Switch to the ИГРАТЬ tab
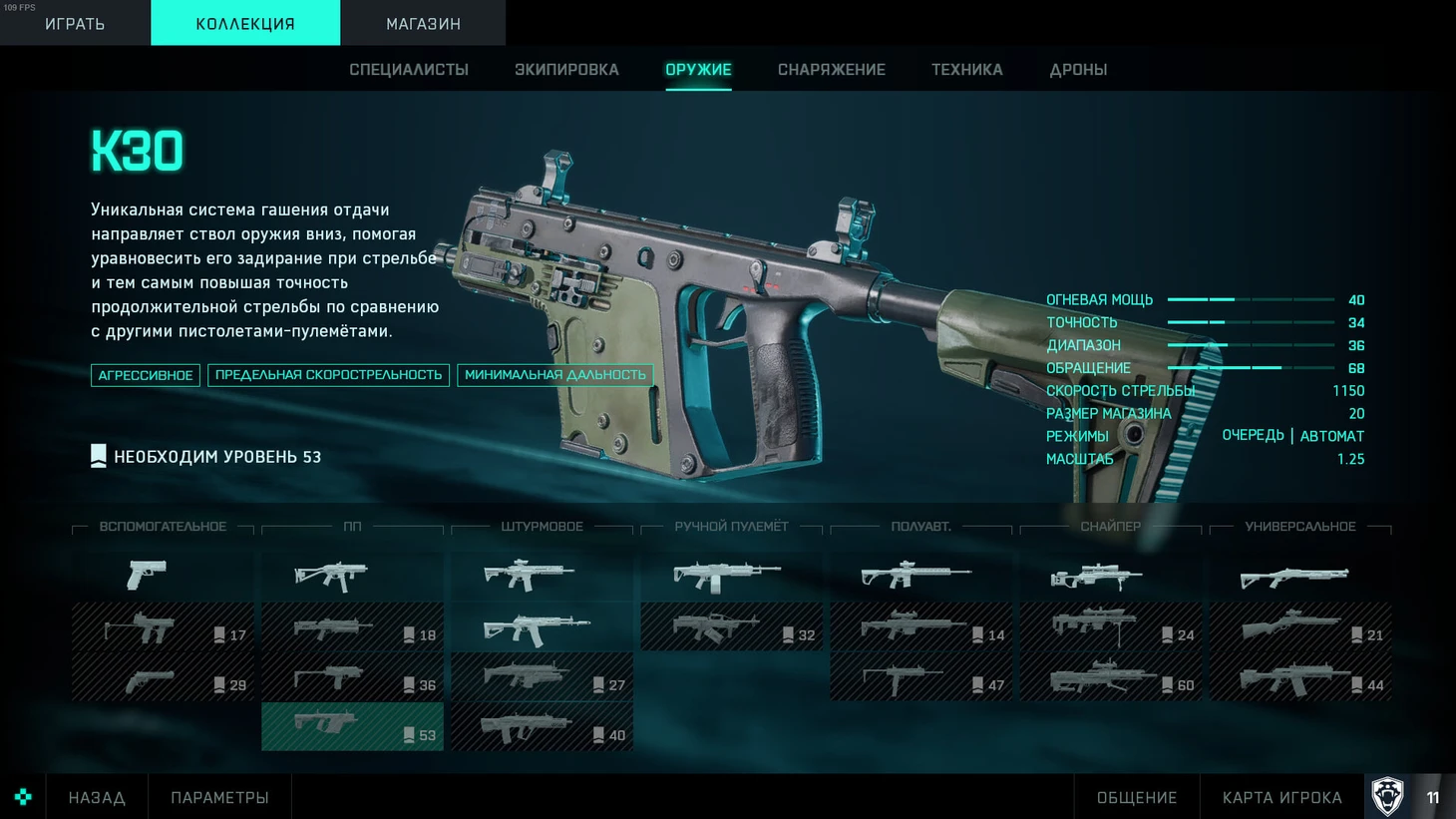1456x819 pixels. (x=75, y=23)
